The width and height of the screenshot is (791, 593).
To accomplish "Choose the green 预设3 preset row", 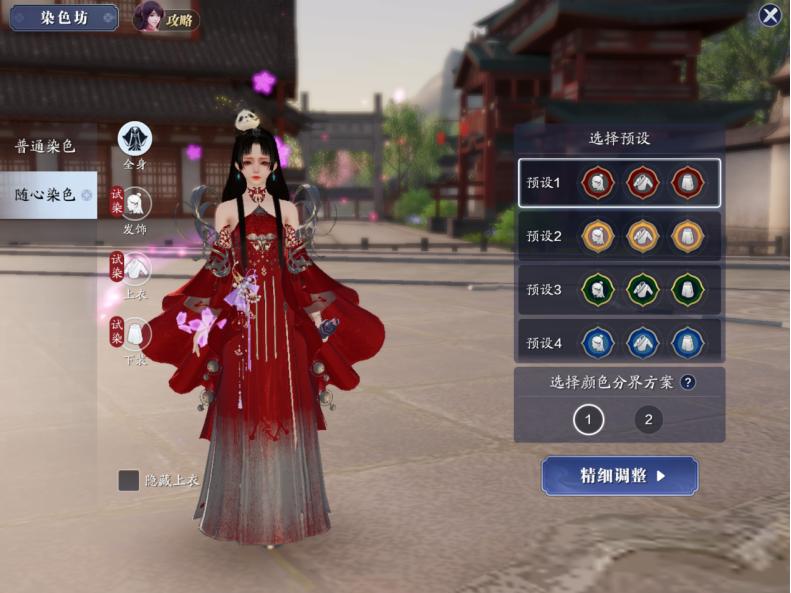I will [x=619, y=290].
